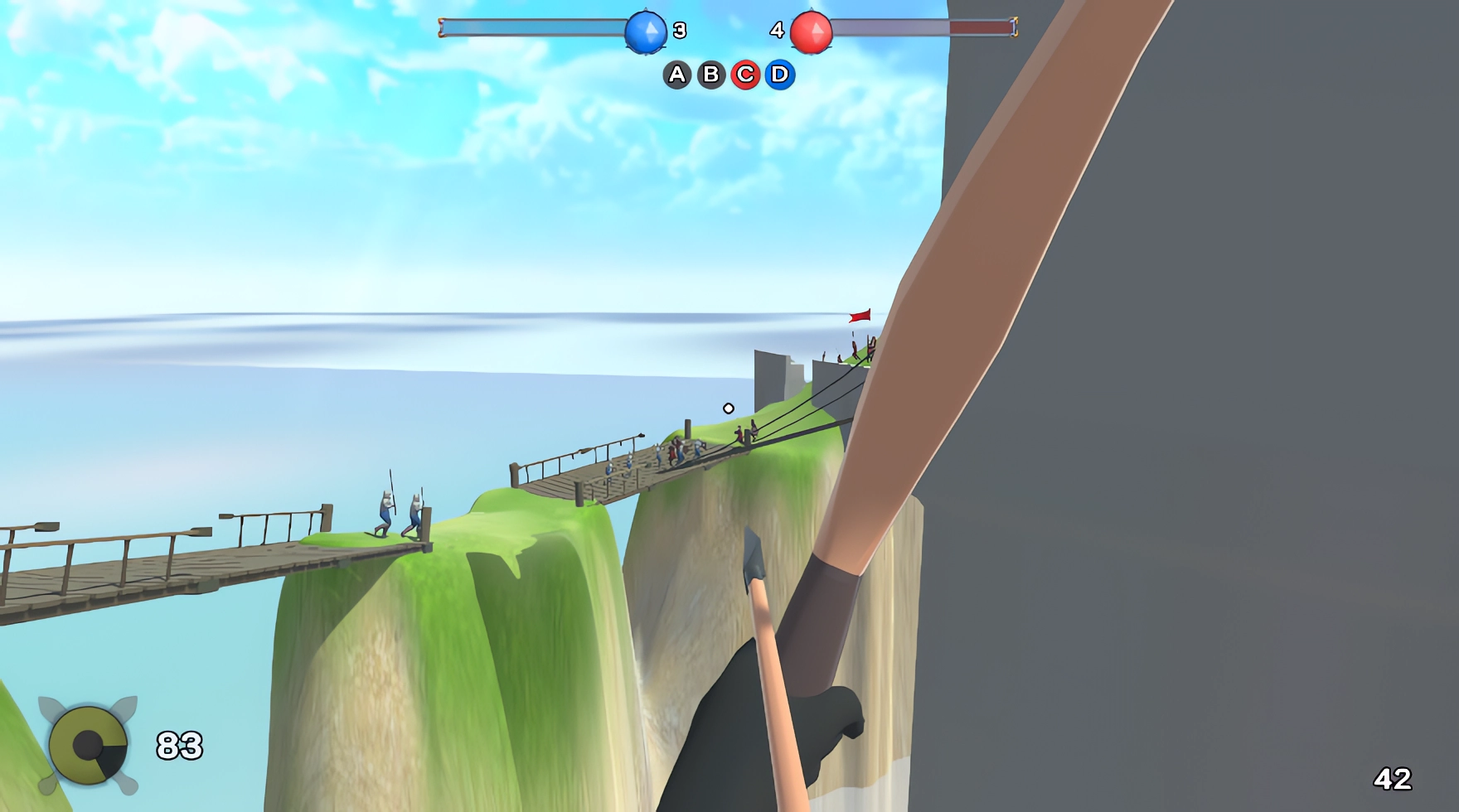Click the number 3 beside the blue orb
1459x812 pixels.
pos(678,31)
